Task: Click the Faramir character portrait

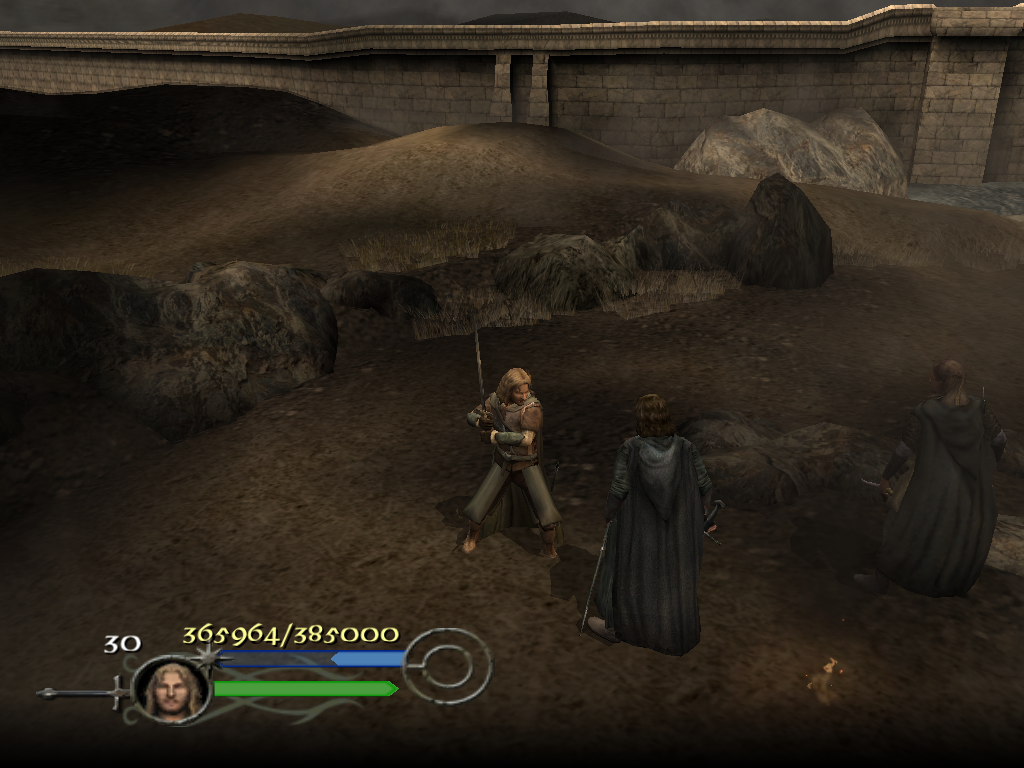Action: (171, 689)
